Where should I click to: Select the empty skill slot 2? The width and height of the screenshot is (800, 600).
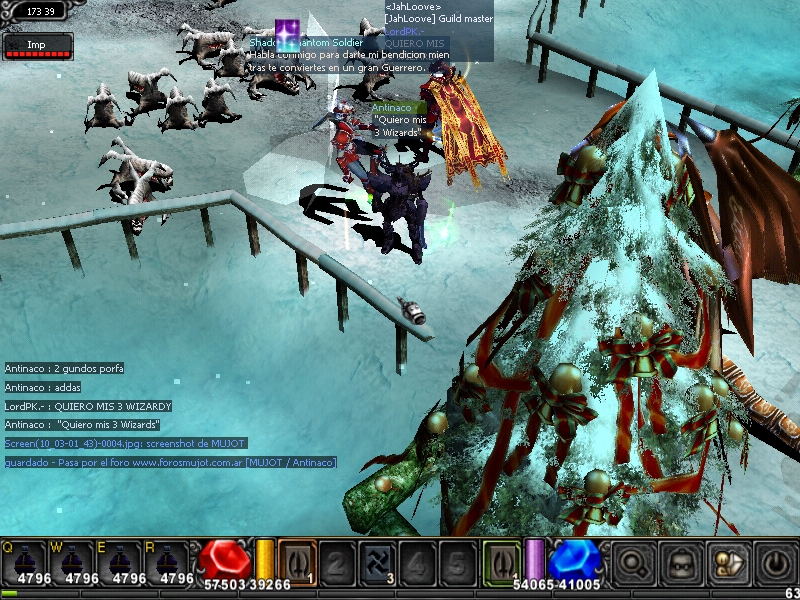point(337,560)
